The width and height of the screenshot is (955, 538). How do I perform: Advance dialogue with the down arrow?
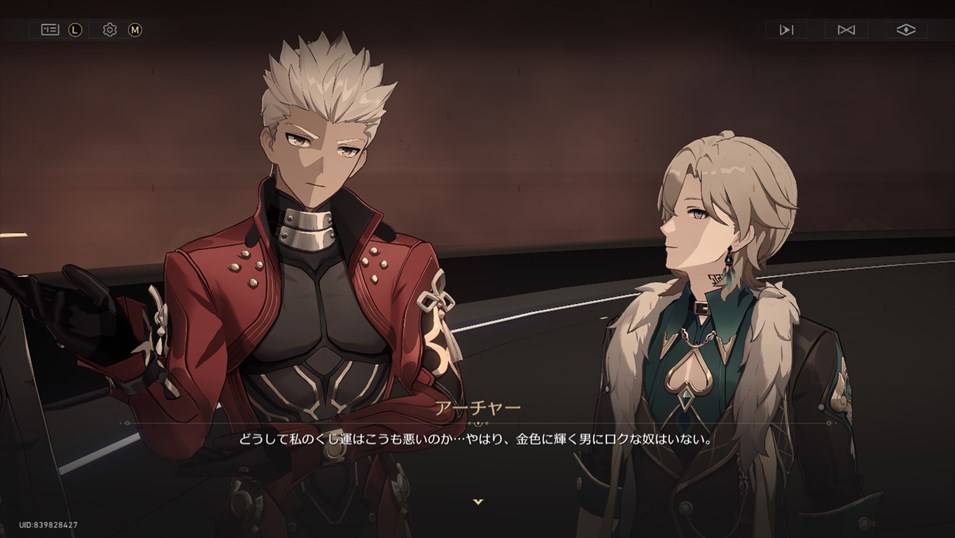[x=478, y=501]
